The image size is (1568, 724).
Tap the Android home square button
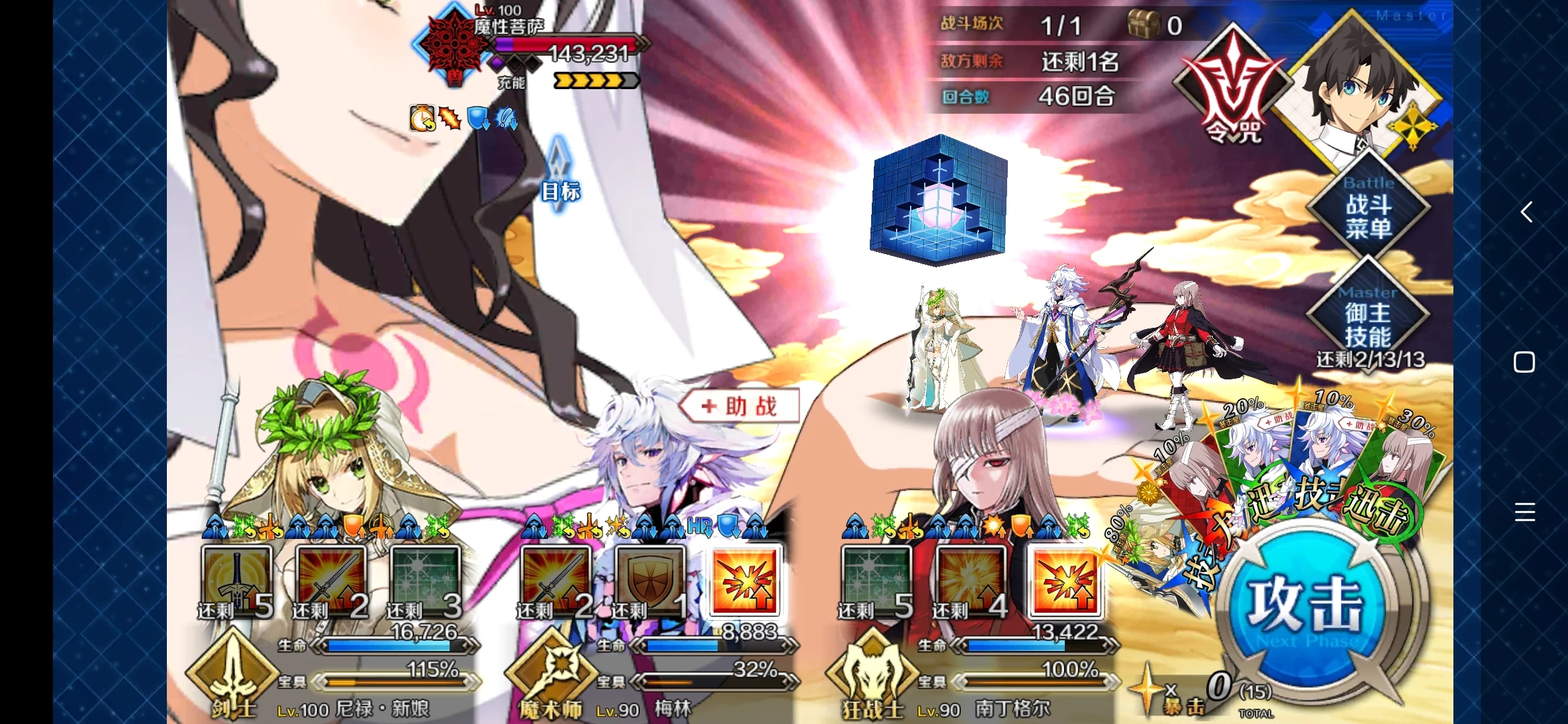click(1524, 362)
